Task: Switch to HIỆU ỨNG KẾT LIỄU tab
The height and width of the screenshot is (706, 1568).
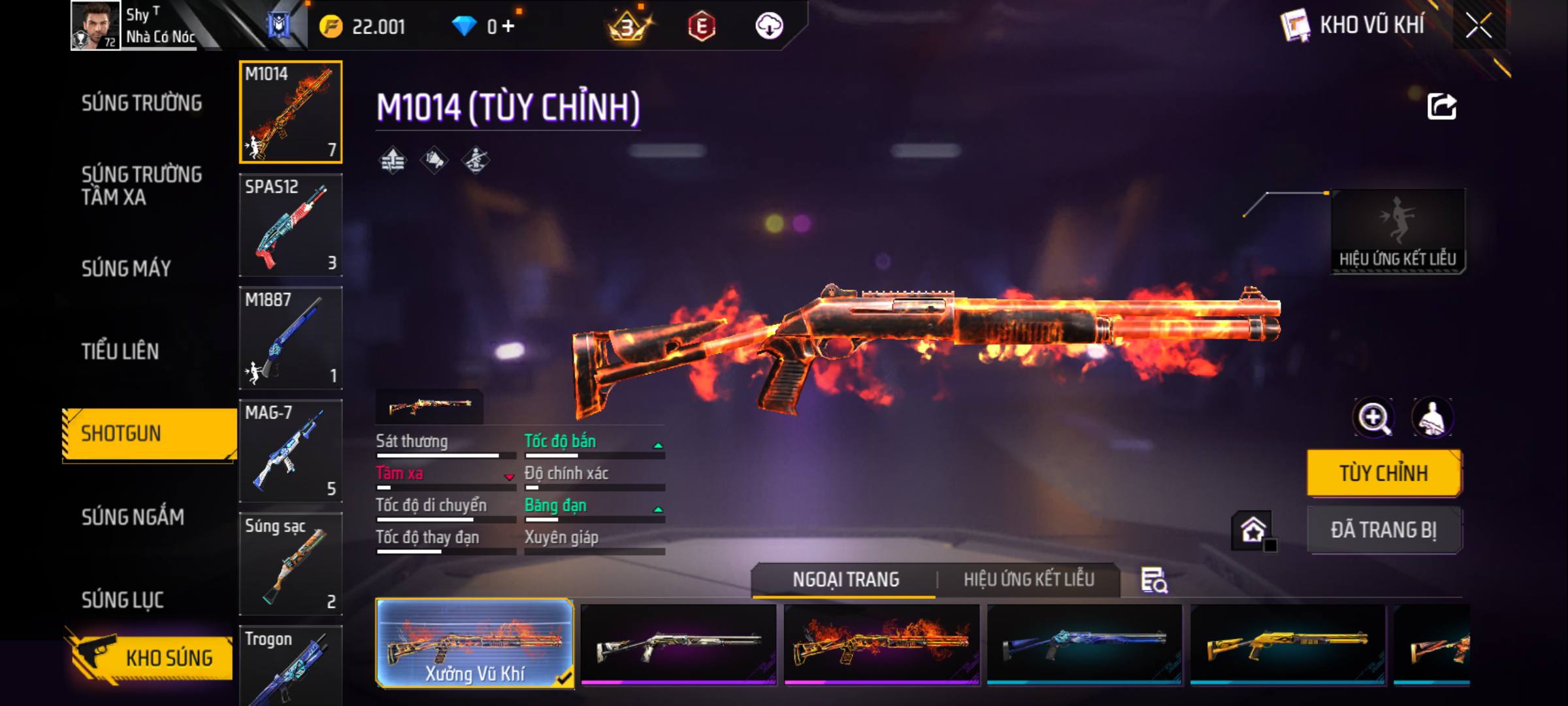Action: coord(1028,580)
